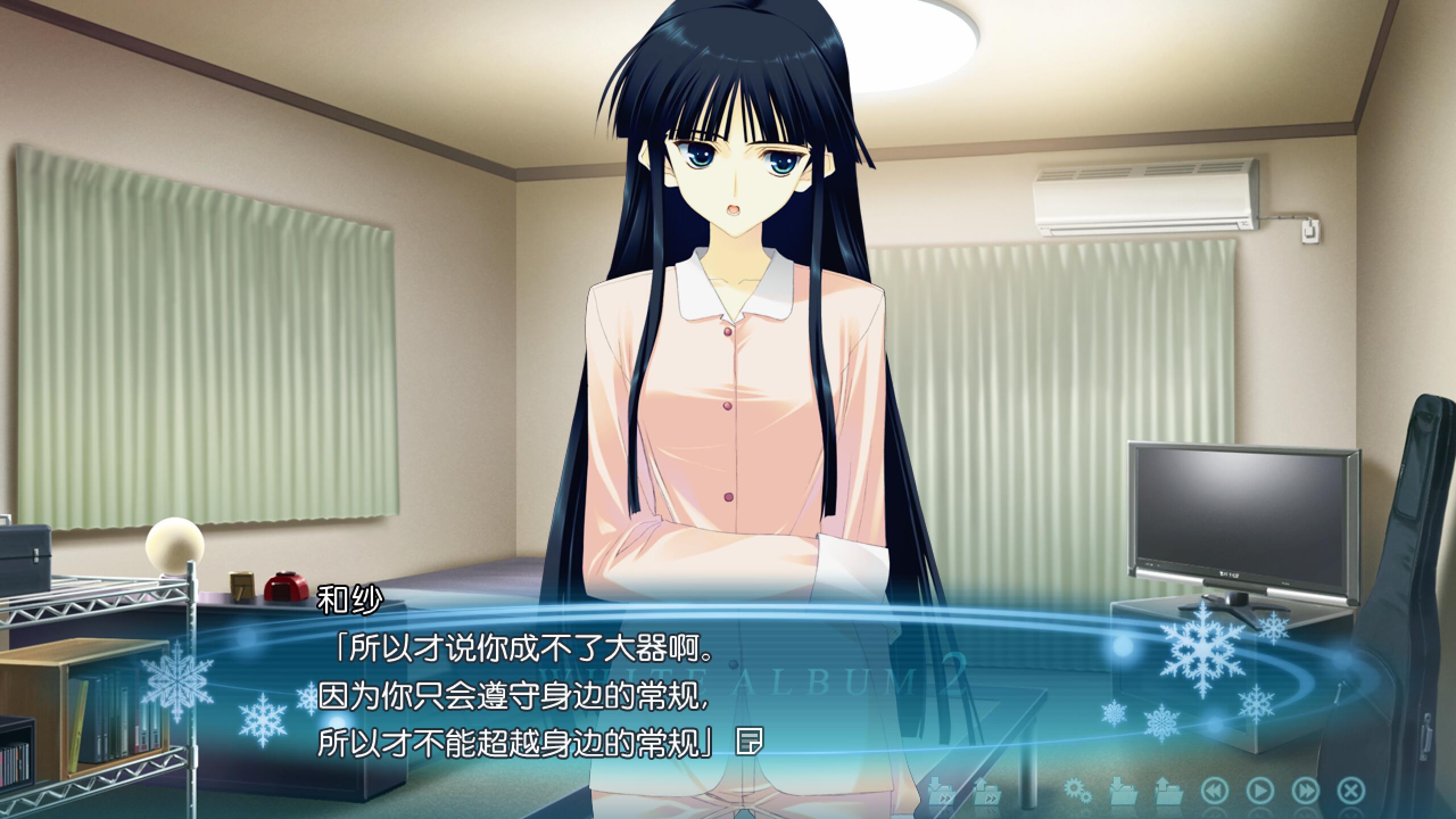Activate the fast-forward skip button

coord(1306,791)
